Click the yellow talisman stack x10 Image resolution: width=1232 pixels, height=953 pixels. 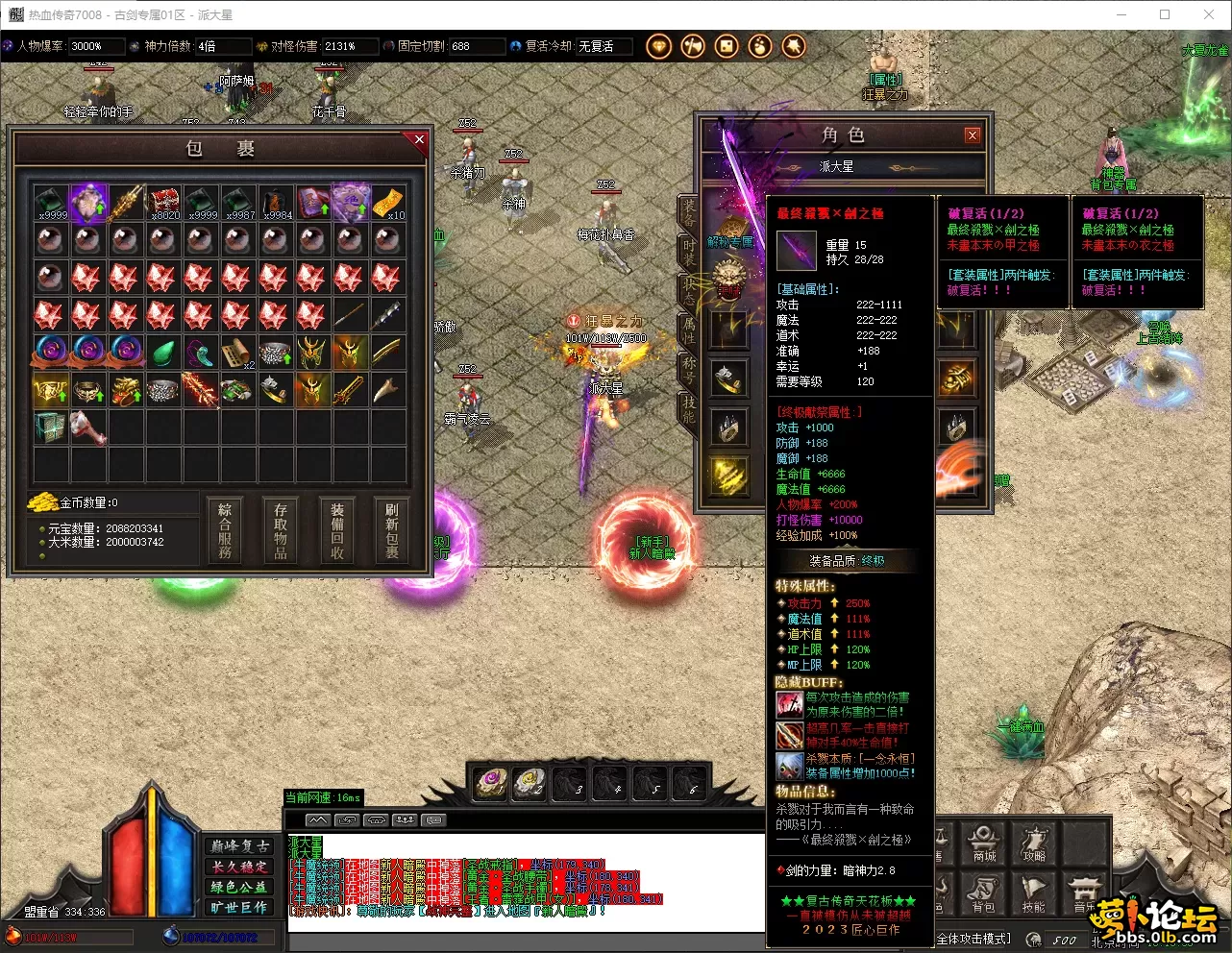[x=388, y=203]
